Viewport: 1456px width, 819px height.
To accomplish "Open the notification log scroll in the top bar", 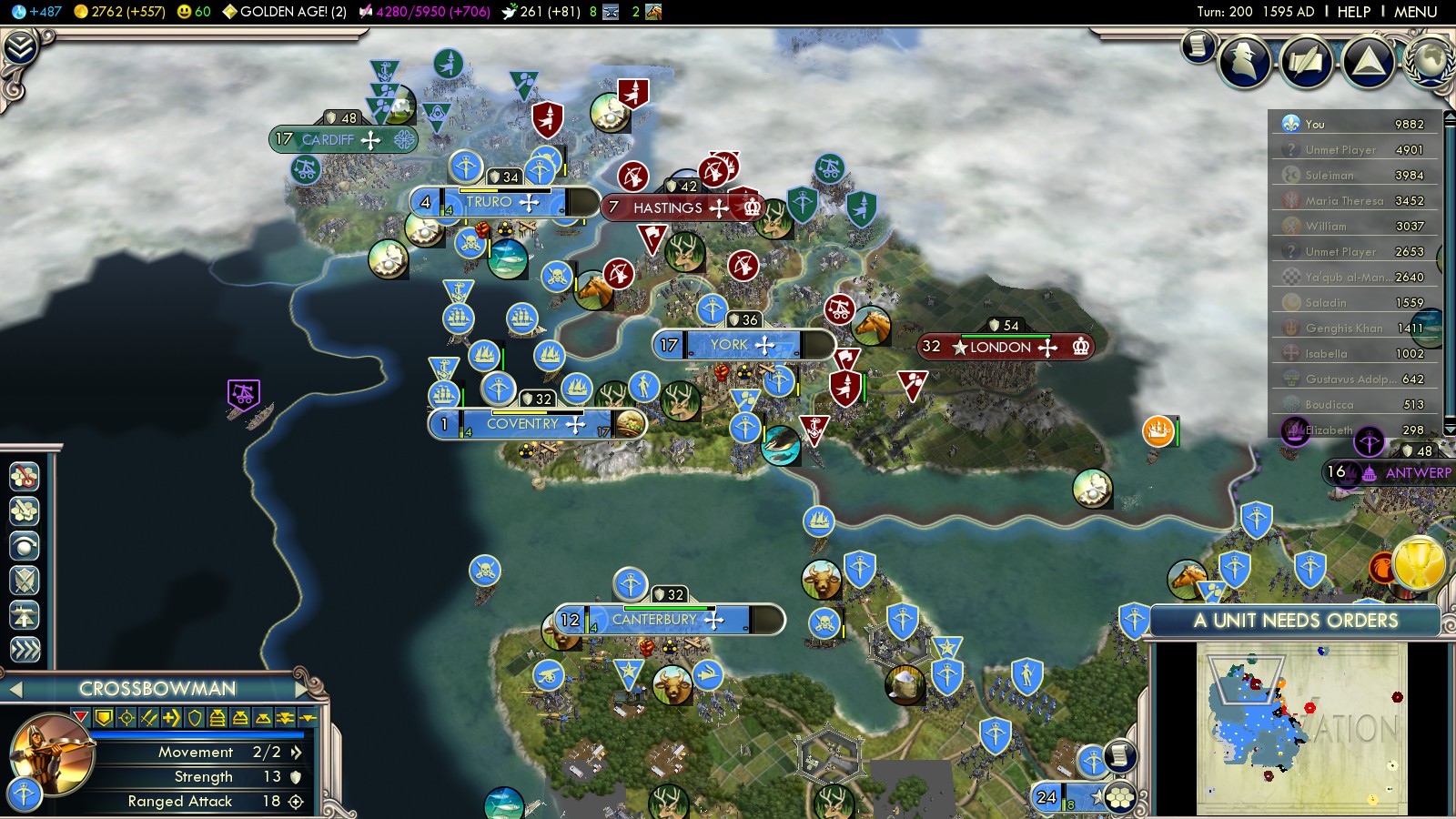I will (1198, 45).
